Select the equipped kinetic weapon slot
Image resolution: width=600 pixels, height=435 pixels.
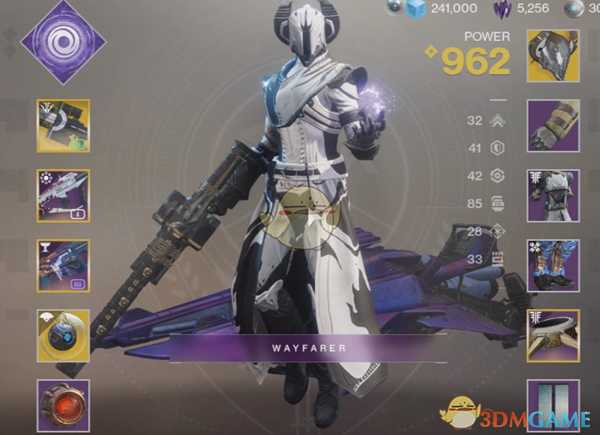click(63, 125)
